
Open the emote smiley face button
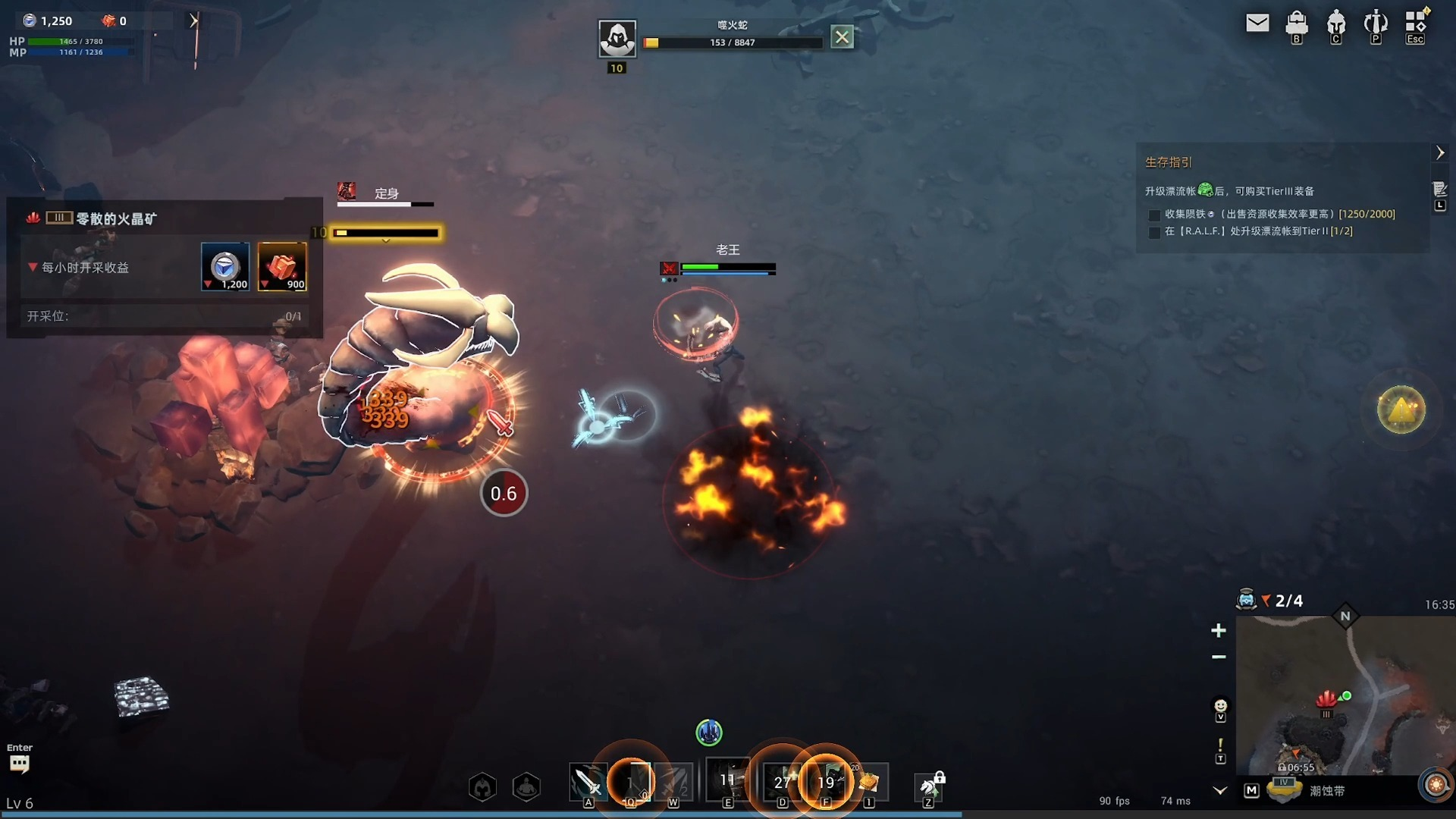tap(1220, 706)
